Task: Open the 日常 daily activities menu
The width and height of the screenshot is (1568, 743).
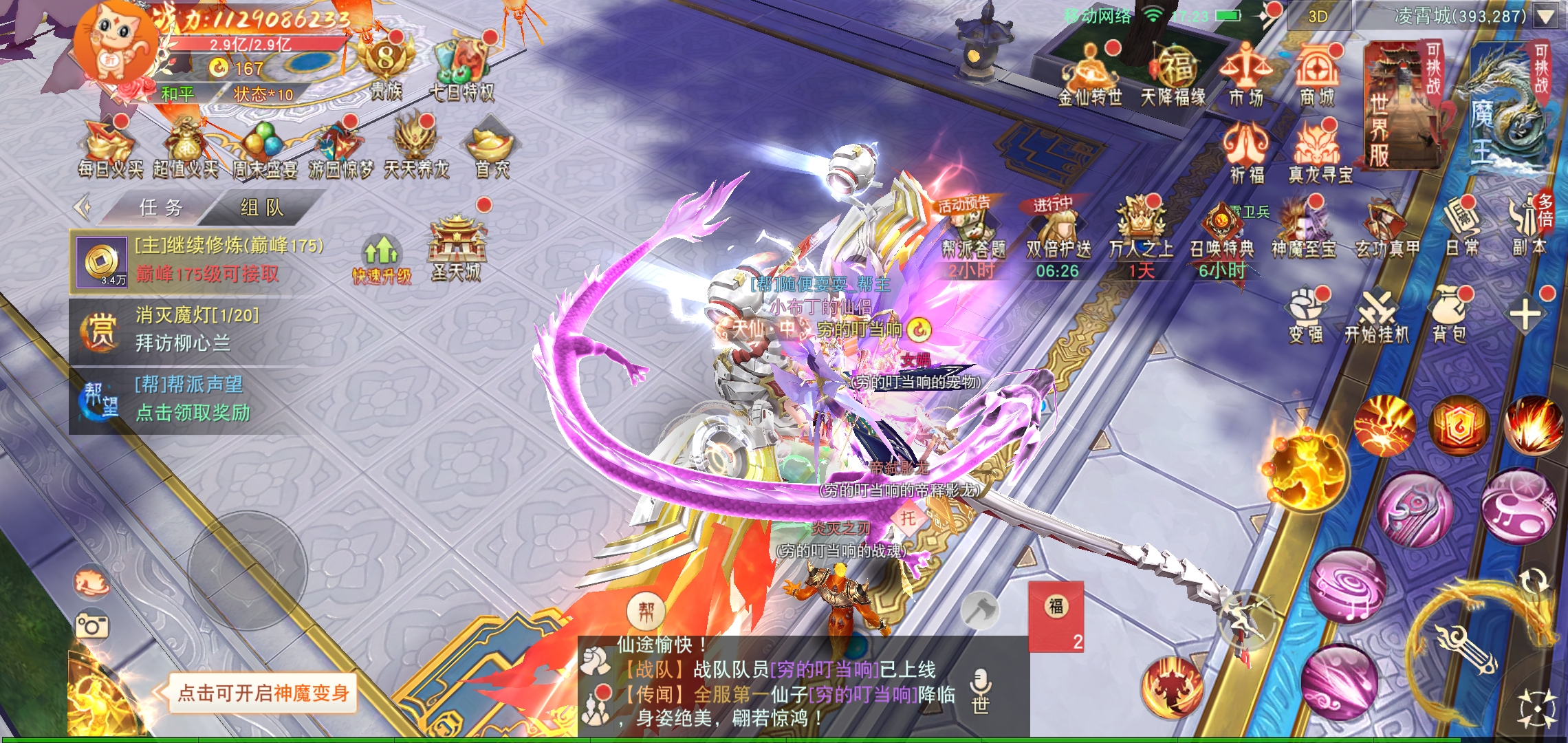Action: tap(1461, 228)
